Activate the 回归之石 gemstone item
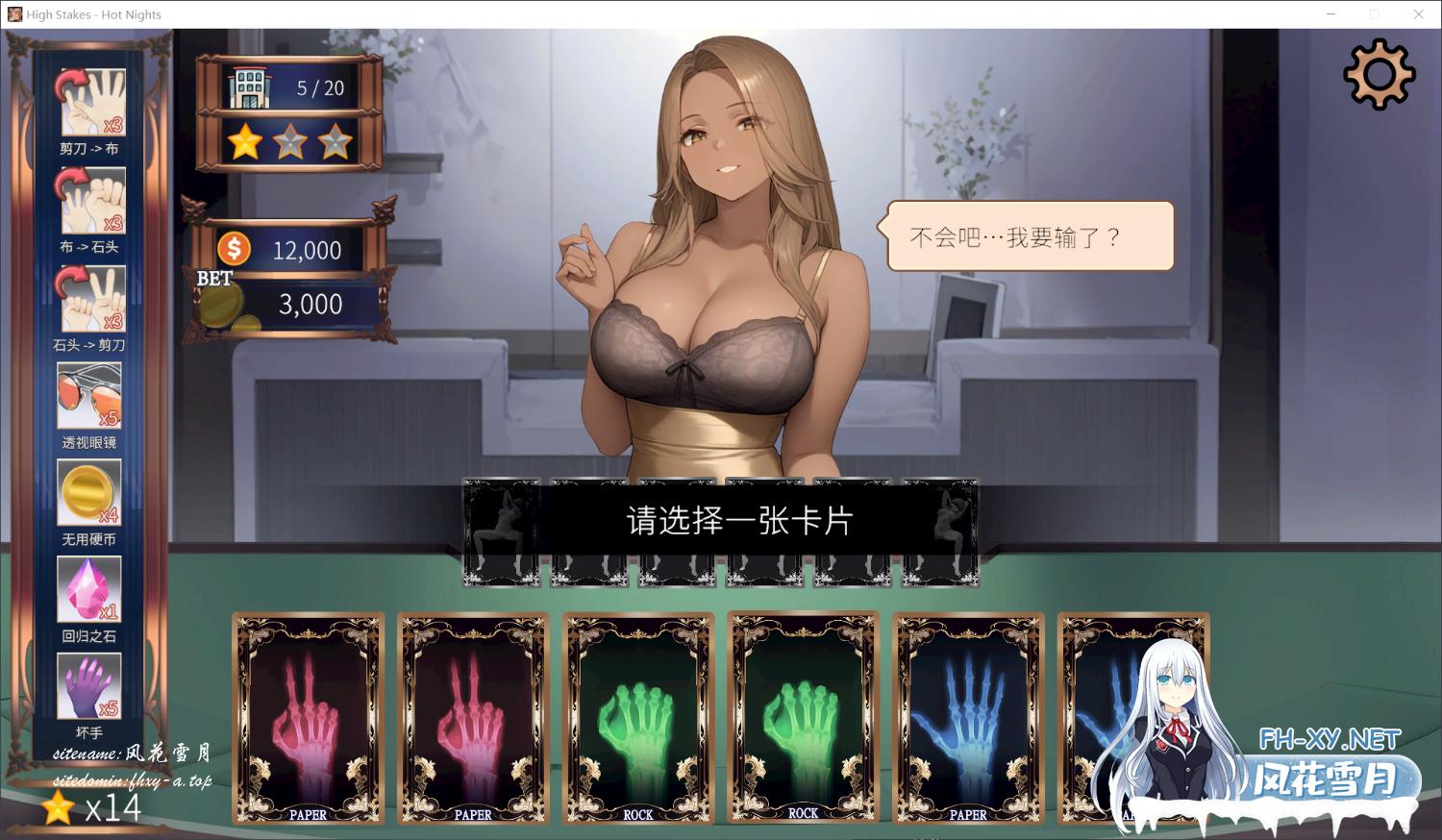This screenshot has height=840, width=1442. 89,588
